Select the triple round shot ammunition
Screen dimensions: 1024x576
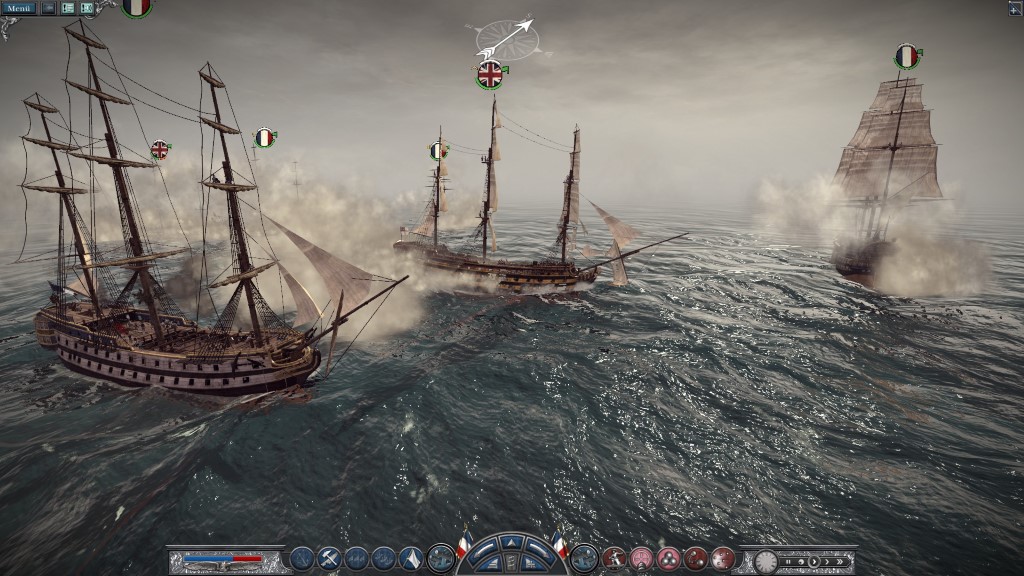point(668,559)
